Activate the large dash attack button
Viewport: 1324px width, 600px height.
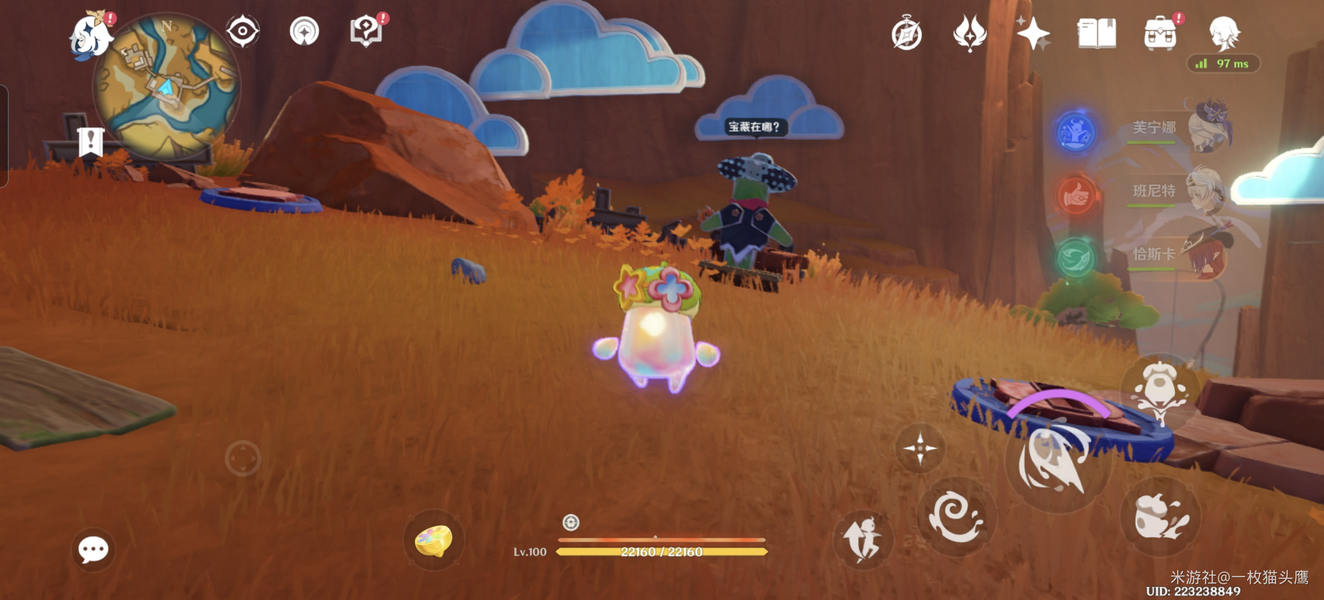point(1057,464)
